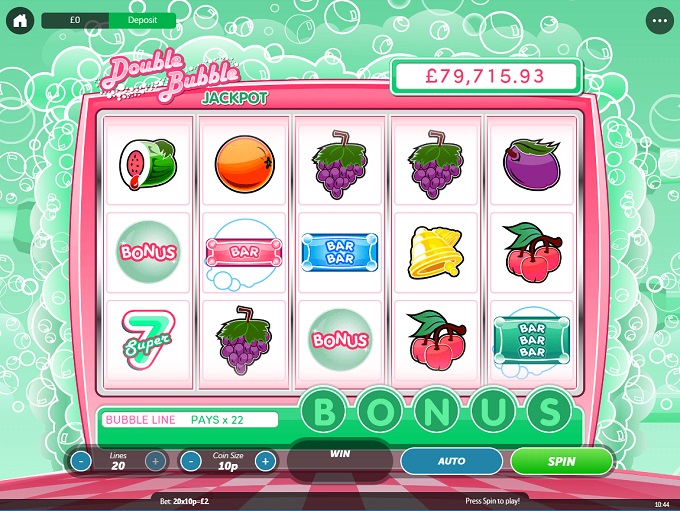Open the three-dot options menu
Viewport: 680px width, 511px height.
click(x=659, y=20)
